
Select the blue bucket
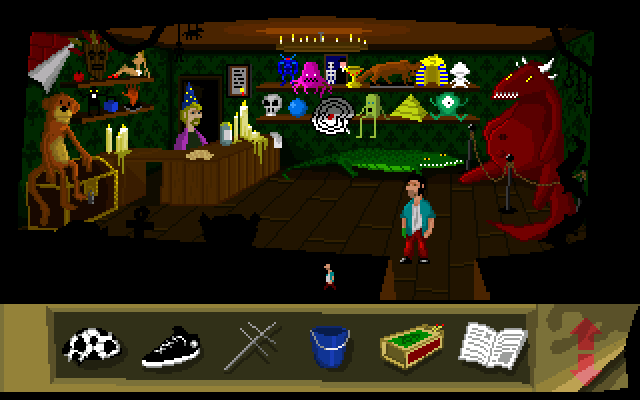(329, 346)
